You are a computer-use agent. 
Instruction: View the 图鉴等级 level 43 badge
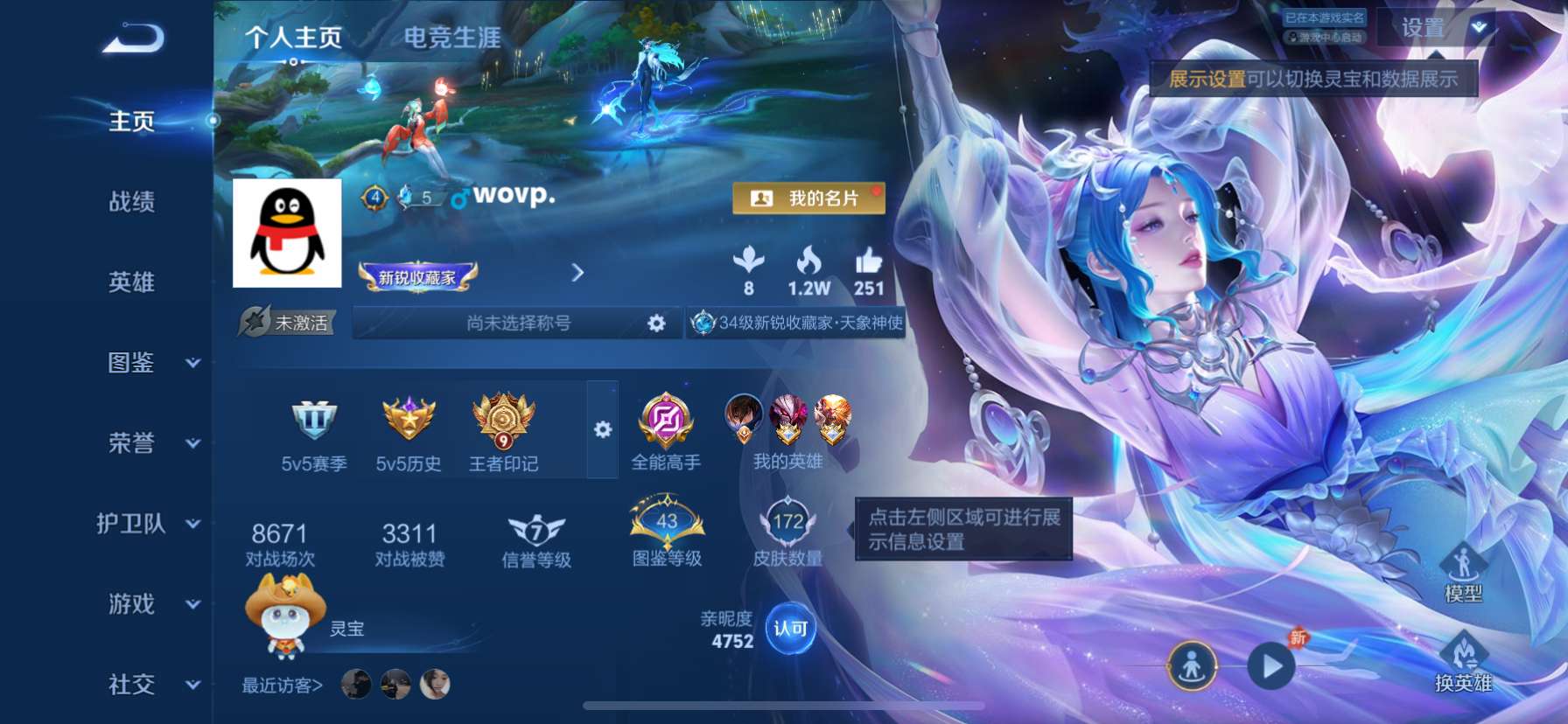click(x=666, y=525)
